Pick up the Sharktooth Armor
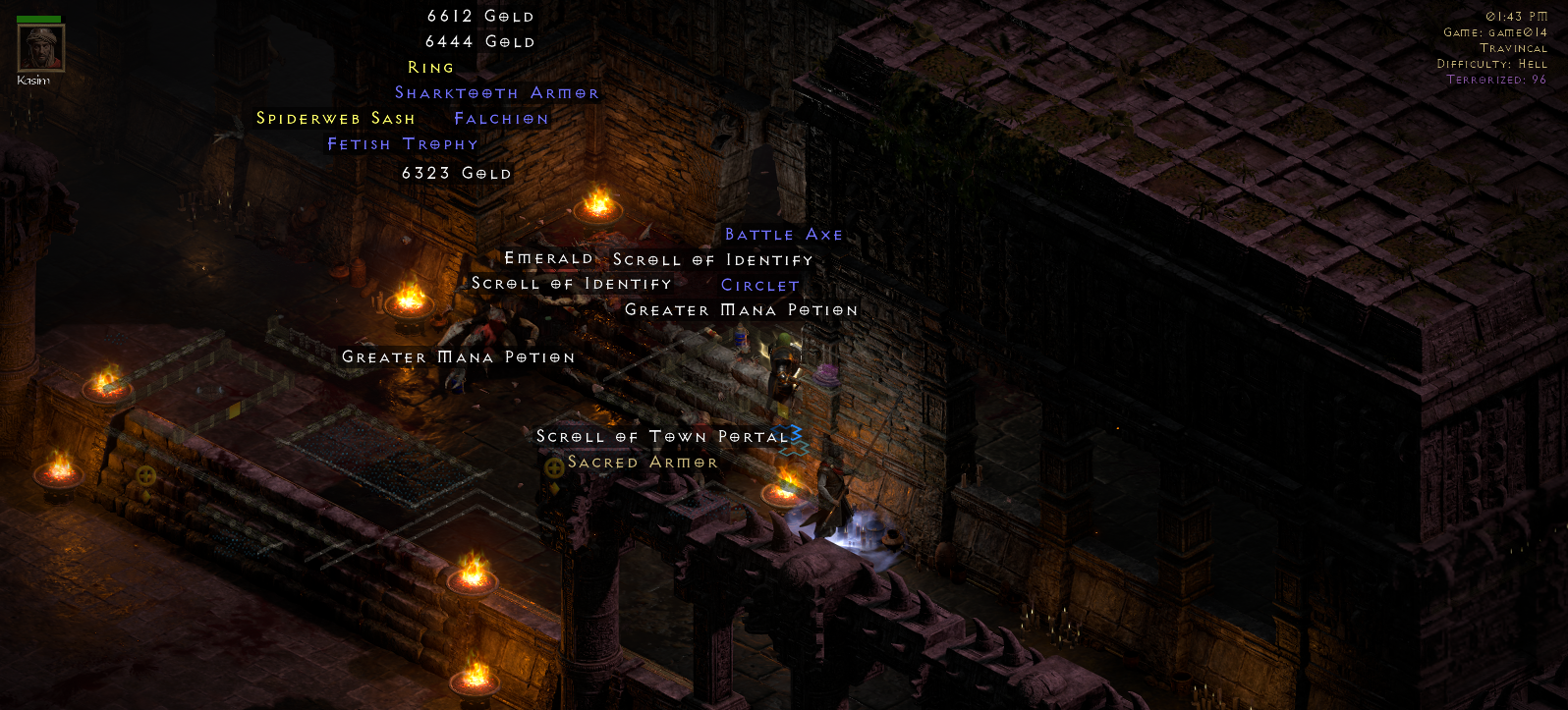Viewport: 1568px width, 710px height. (x=496, y=92)
